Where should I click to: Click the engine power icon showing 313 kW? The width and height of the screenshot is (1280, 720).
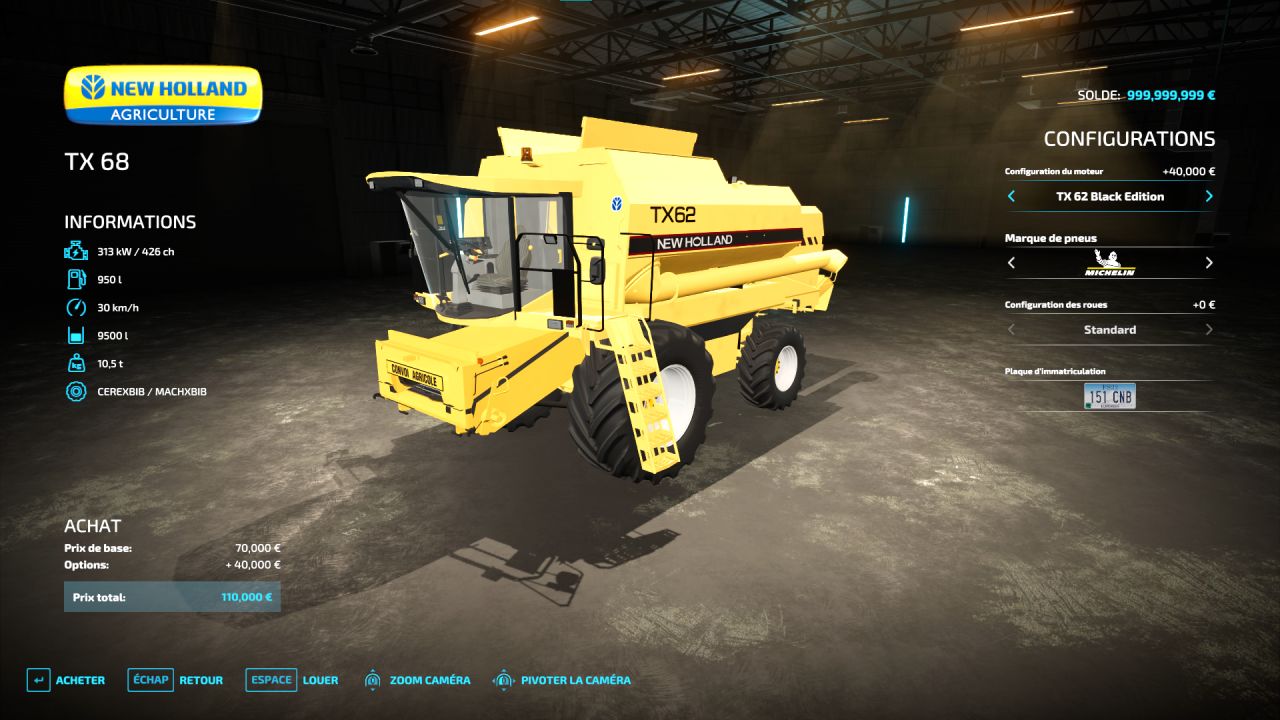75,251
